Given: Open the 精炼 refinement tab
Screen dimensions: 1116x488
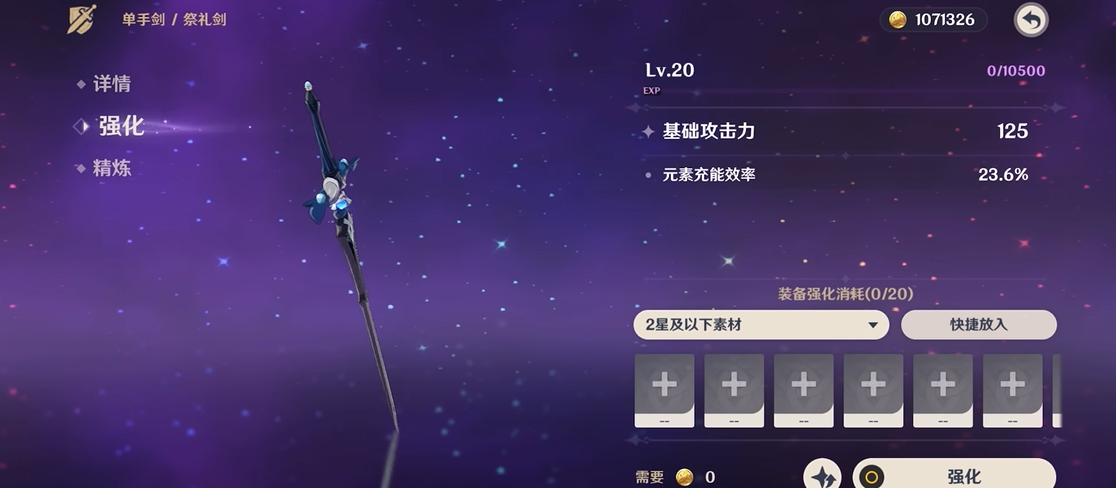Looking at the screenshot, I should coord(111,168).
